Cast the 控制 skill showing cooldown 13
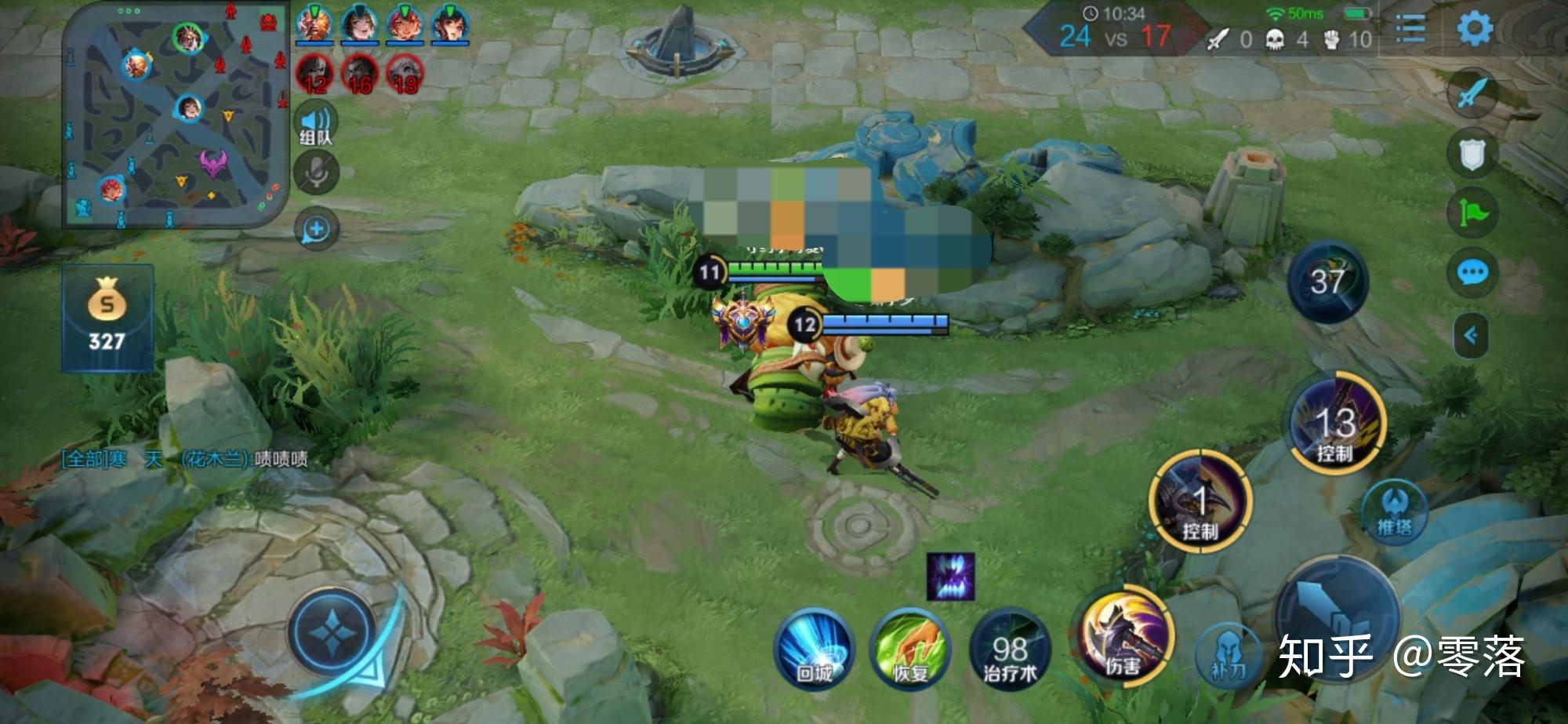This screenshot has height=724, width=1568. click(1338, 424)
